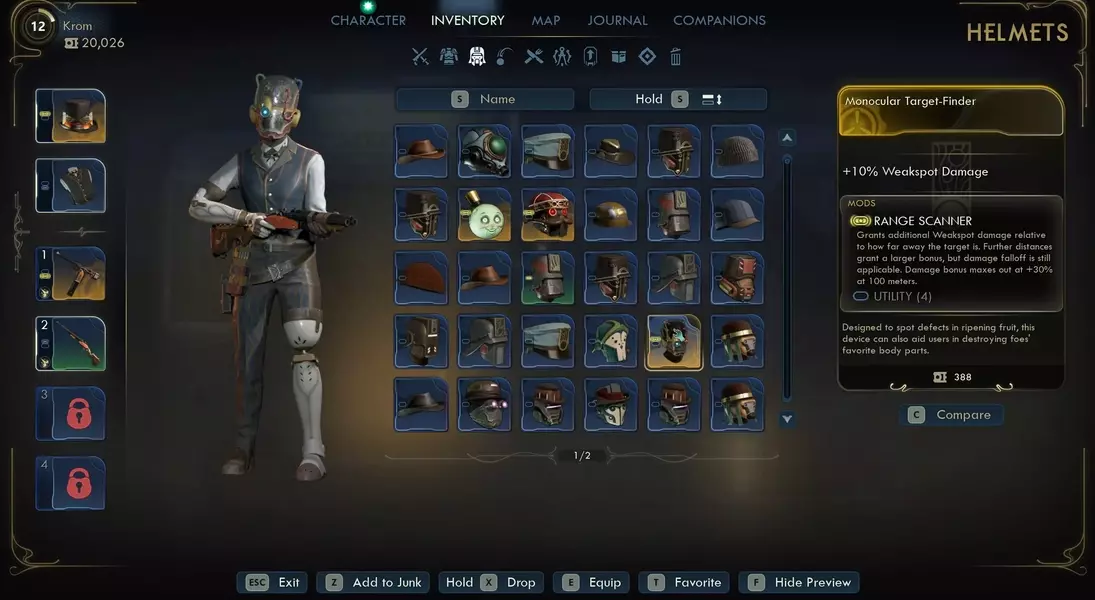
Task: Choose the fork and wrench consumables category
Action: [x=534, y=57]
